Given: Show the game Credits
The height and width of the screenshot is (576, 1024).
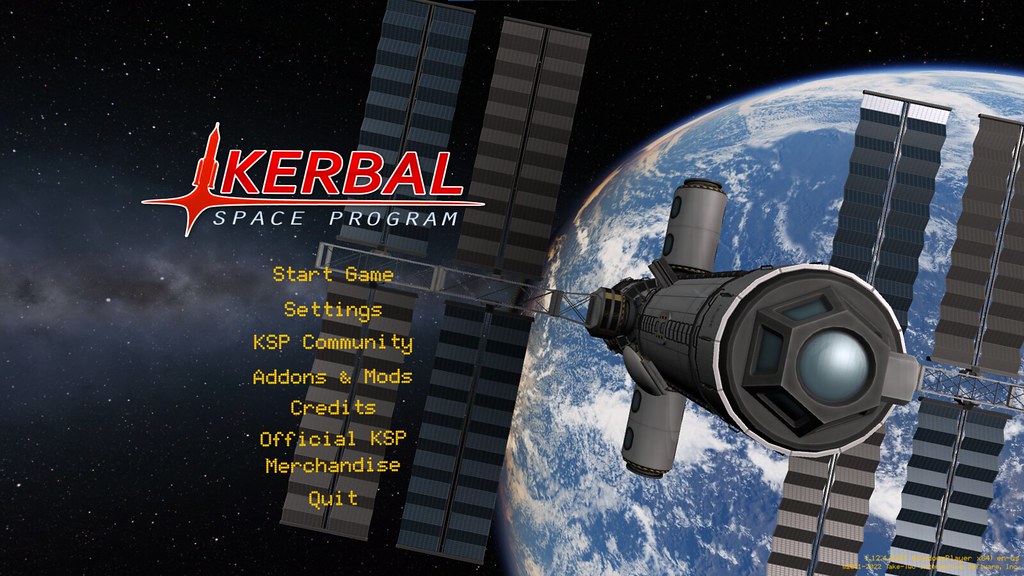Looking at the screenshot, I should tap(333, 408).
